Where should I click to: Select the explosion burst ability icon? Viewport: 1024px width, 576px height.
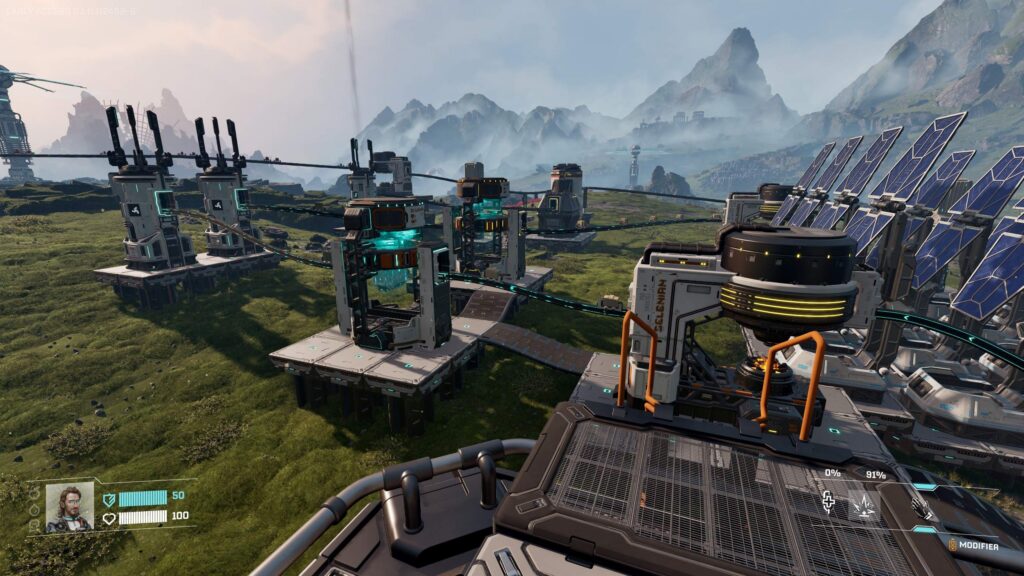pyautogui.click(x=864, y=506)
